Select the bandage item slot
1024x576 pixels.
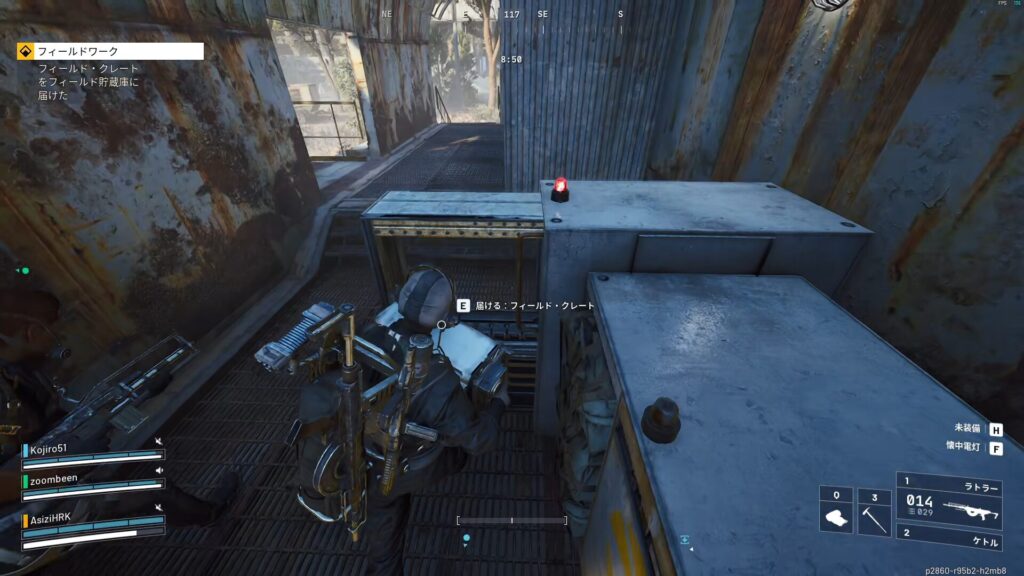pyautogui.click(x=836, y=511)
